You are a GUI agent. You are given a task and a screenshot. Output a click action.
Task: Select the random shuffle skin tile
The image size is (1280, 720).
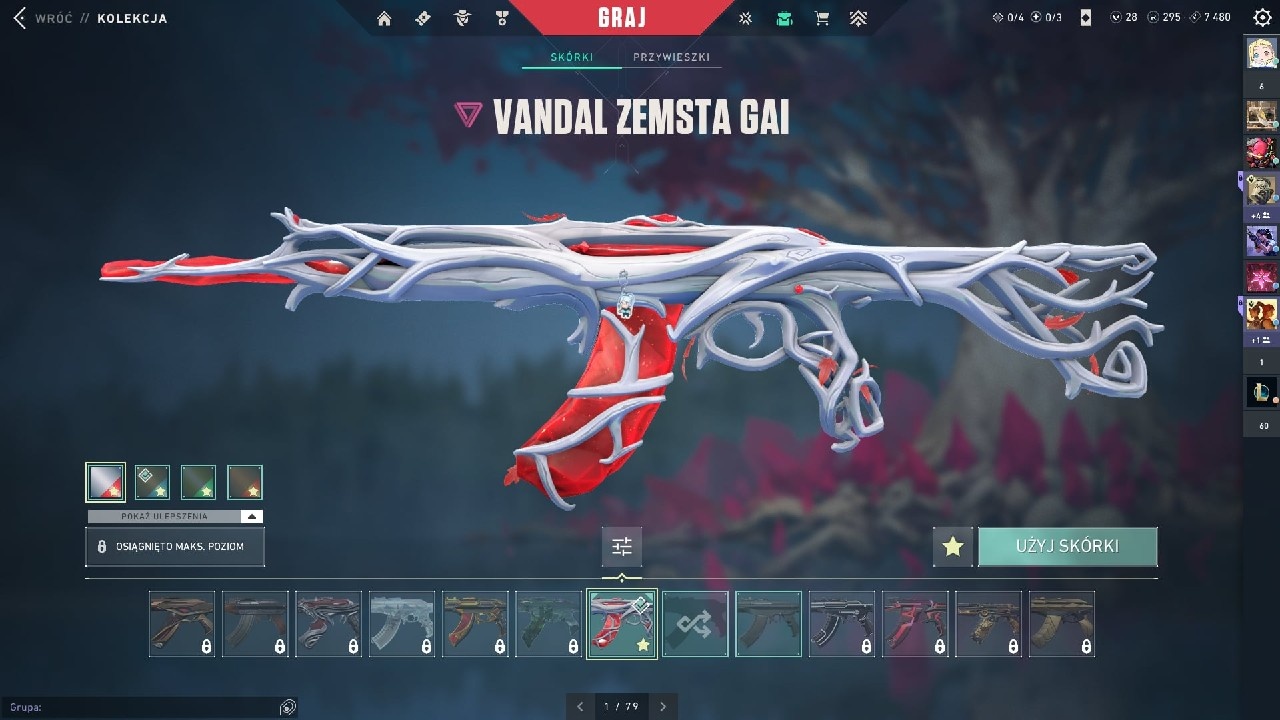[x=695, y=624]
